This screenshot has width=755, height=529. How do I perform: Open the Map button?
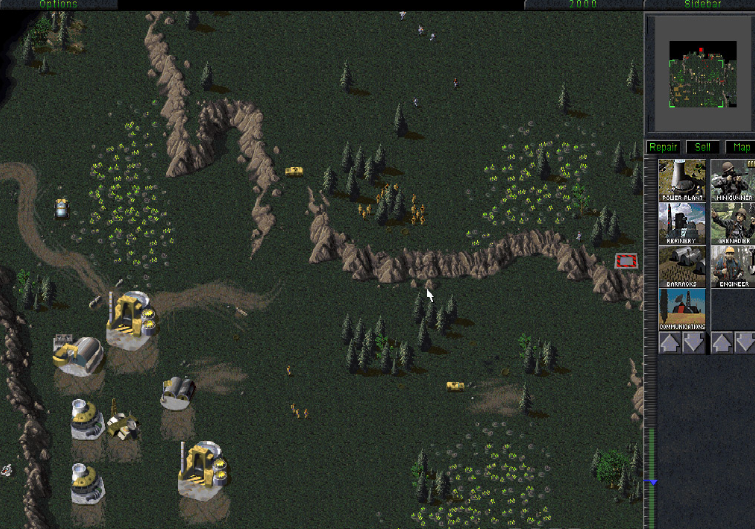click(x=740, y=148)
